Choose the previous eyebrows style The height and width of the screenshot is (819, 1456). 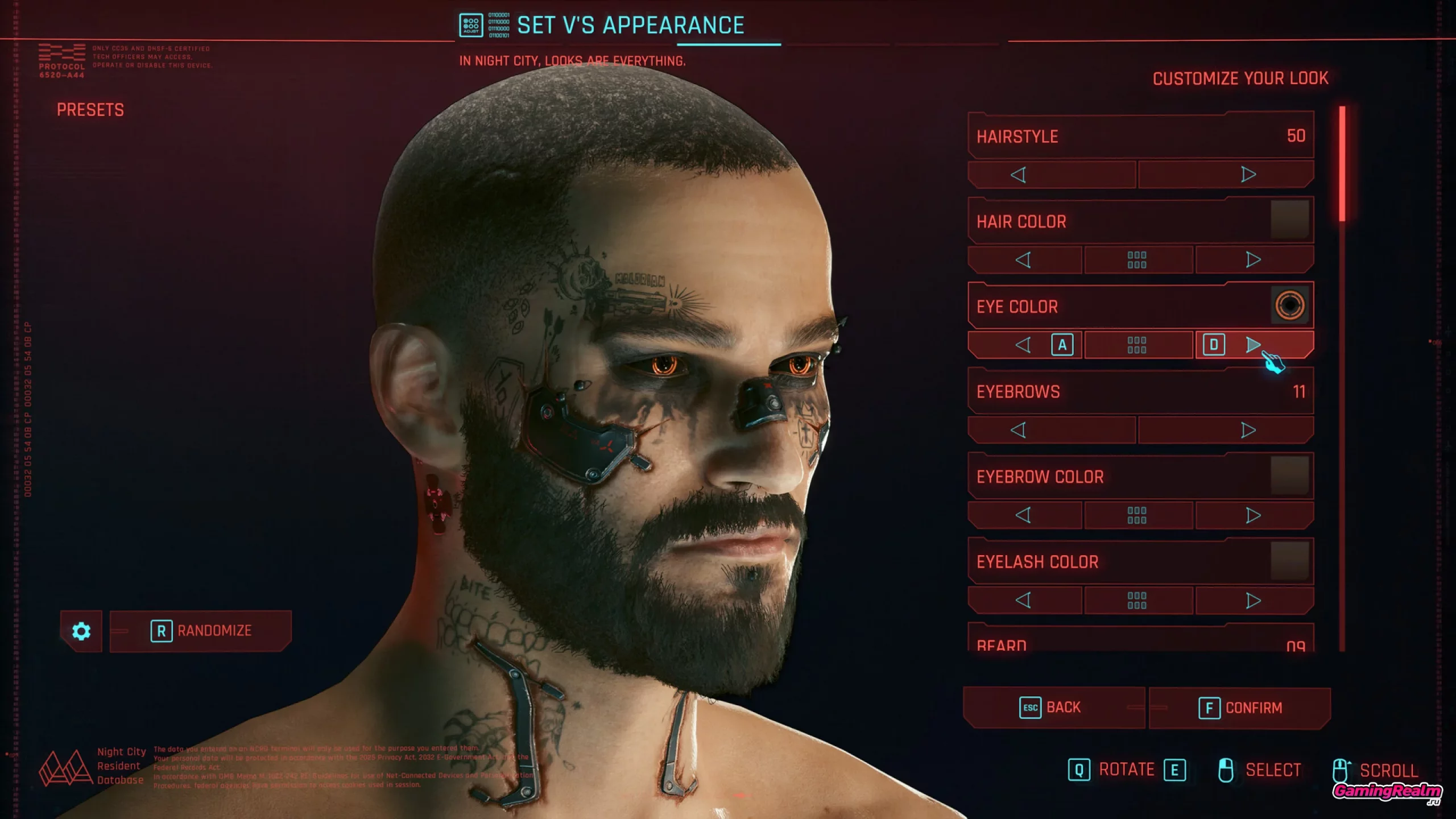[1019, 430]
